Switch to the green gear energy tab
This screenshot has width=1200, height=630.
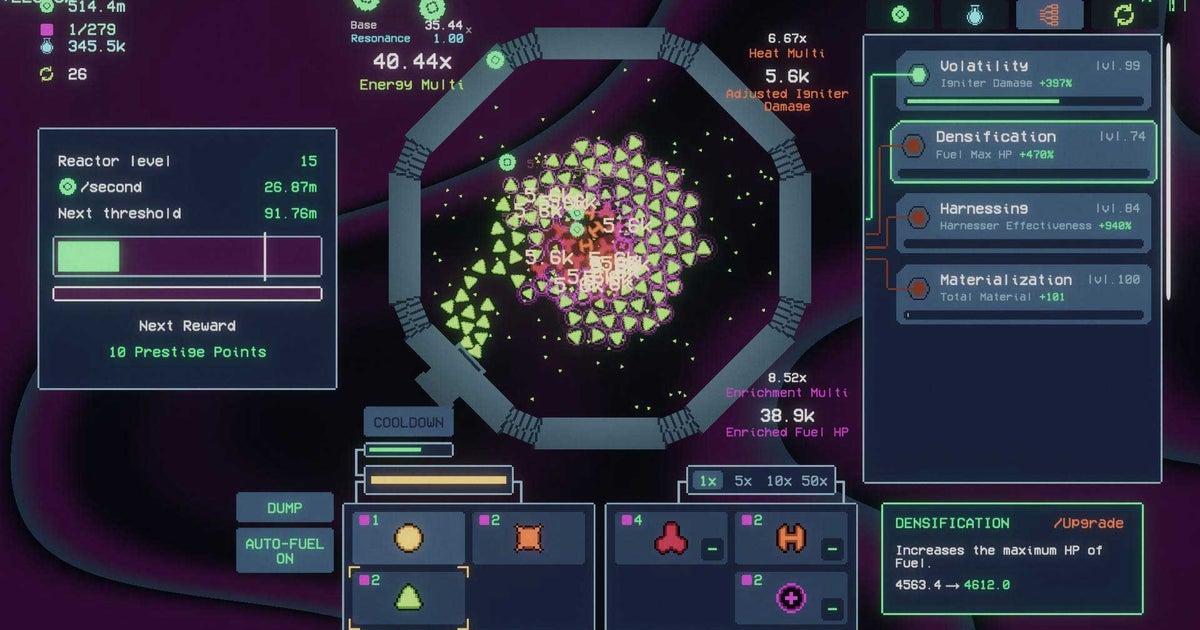pyautogui.click(x=900, y=15)
